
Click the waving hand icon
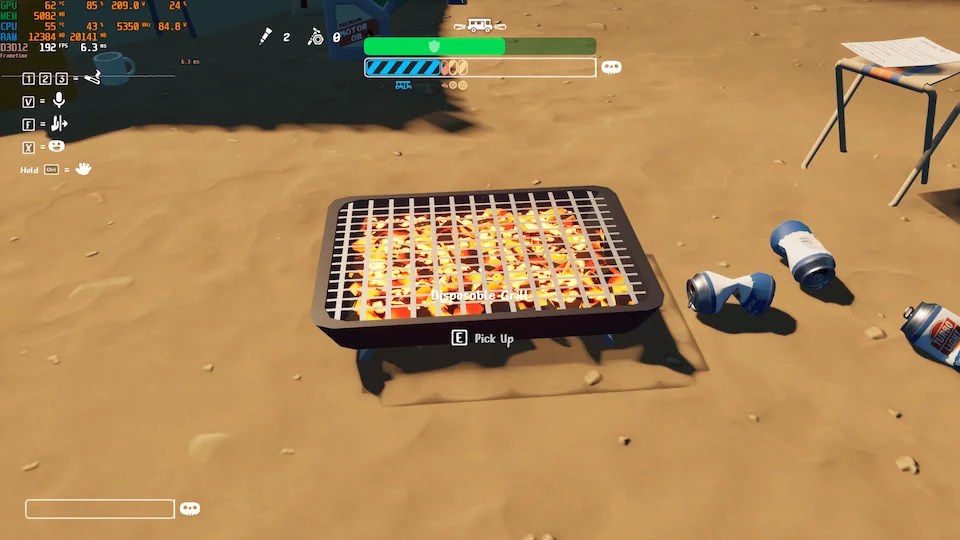click(83, 168)
